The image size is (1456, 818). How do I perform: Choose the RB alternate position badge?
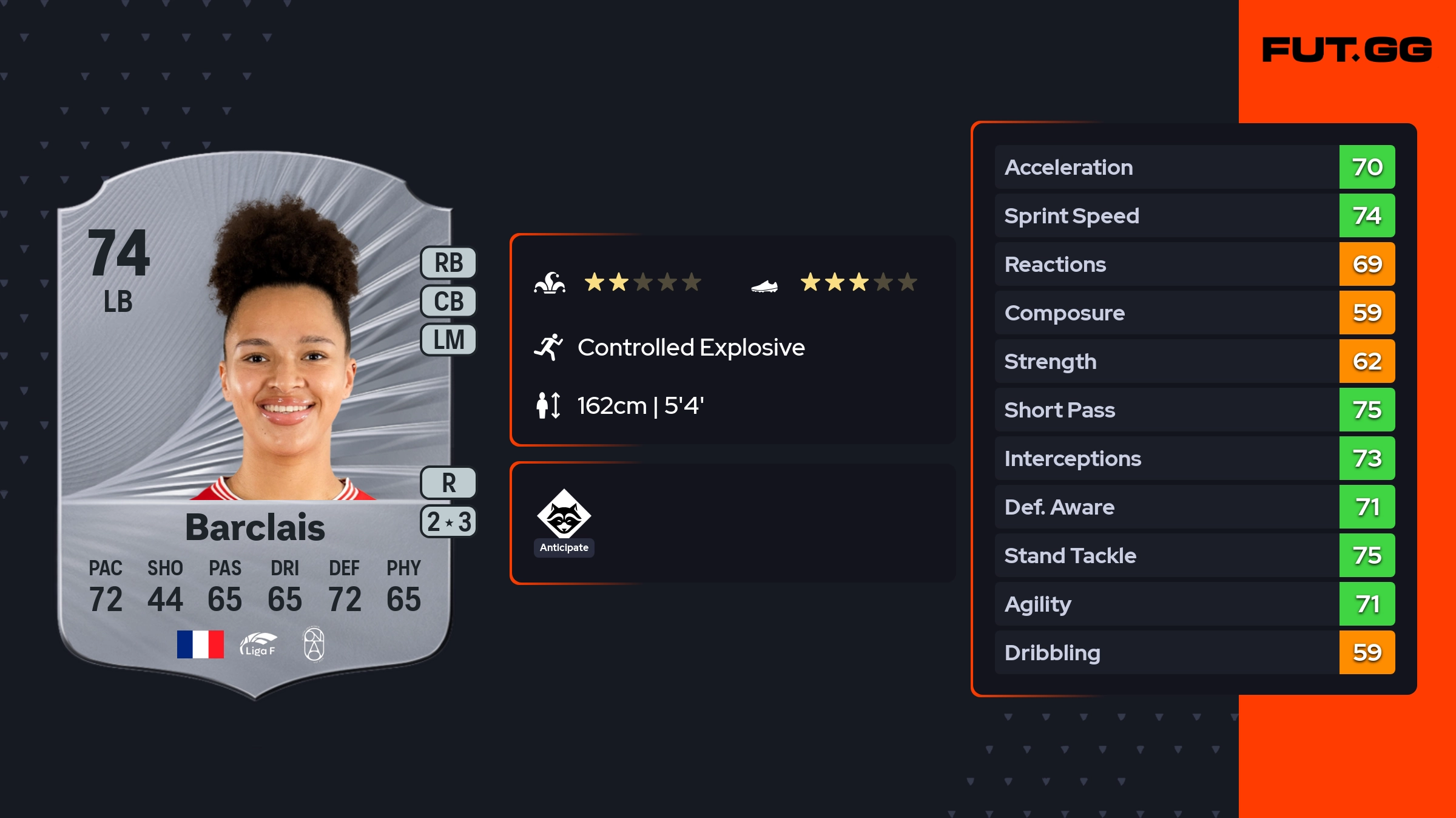point(448,263)
